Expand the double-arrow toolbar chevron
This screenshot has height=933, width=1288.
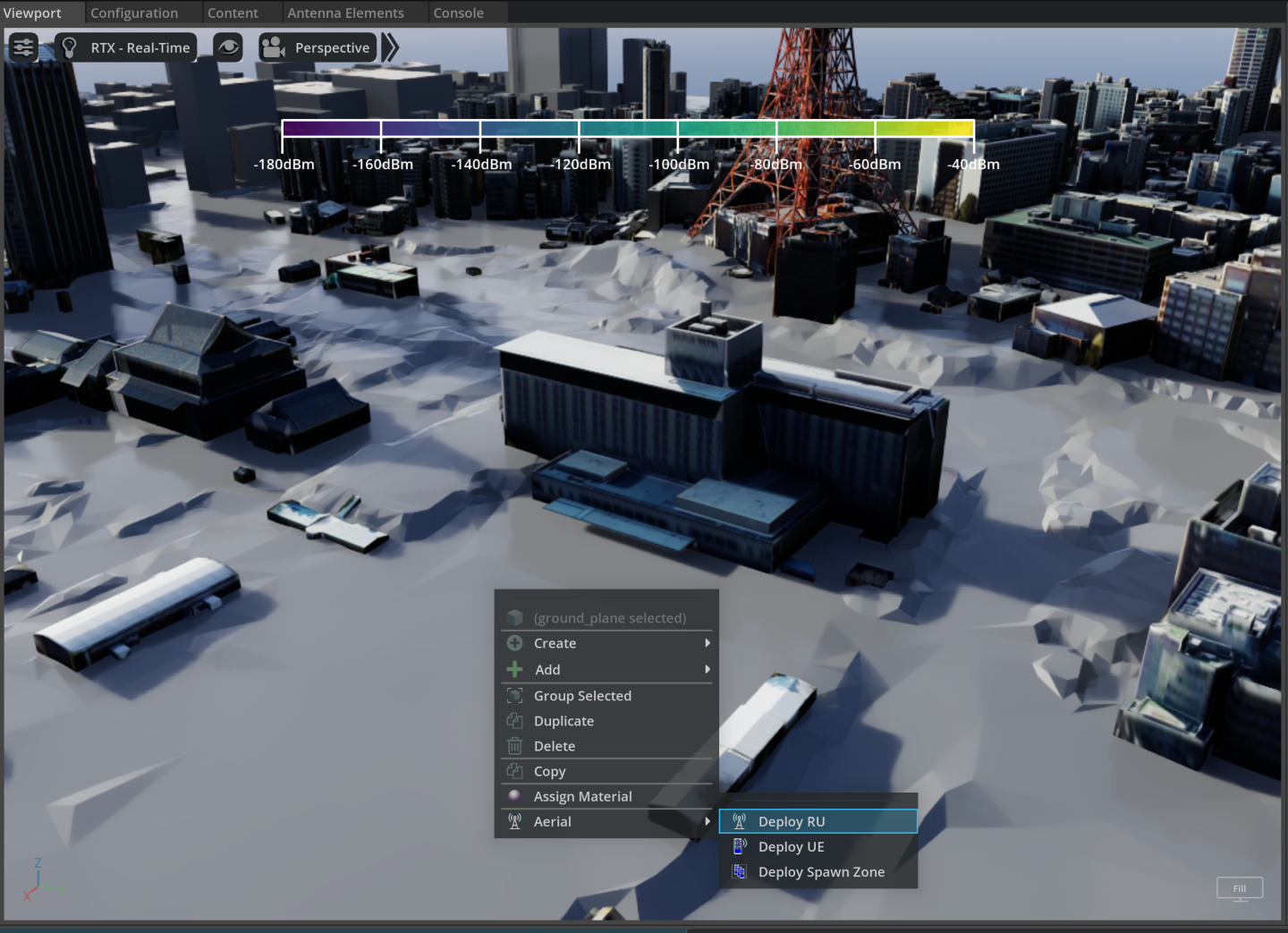click(x=390, y=47)
